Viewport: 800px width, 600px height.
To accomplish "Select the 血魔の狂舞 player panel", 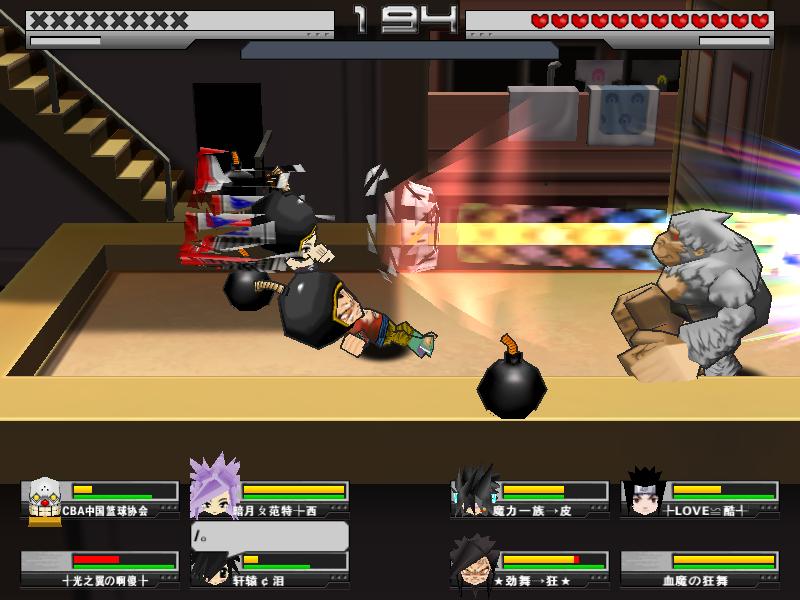I will coord(699,568).
